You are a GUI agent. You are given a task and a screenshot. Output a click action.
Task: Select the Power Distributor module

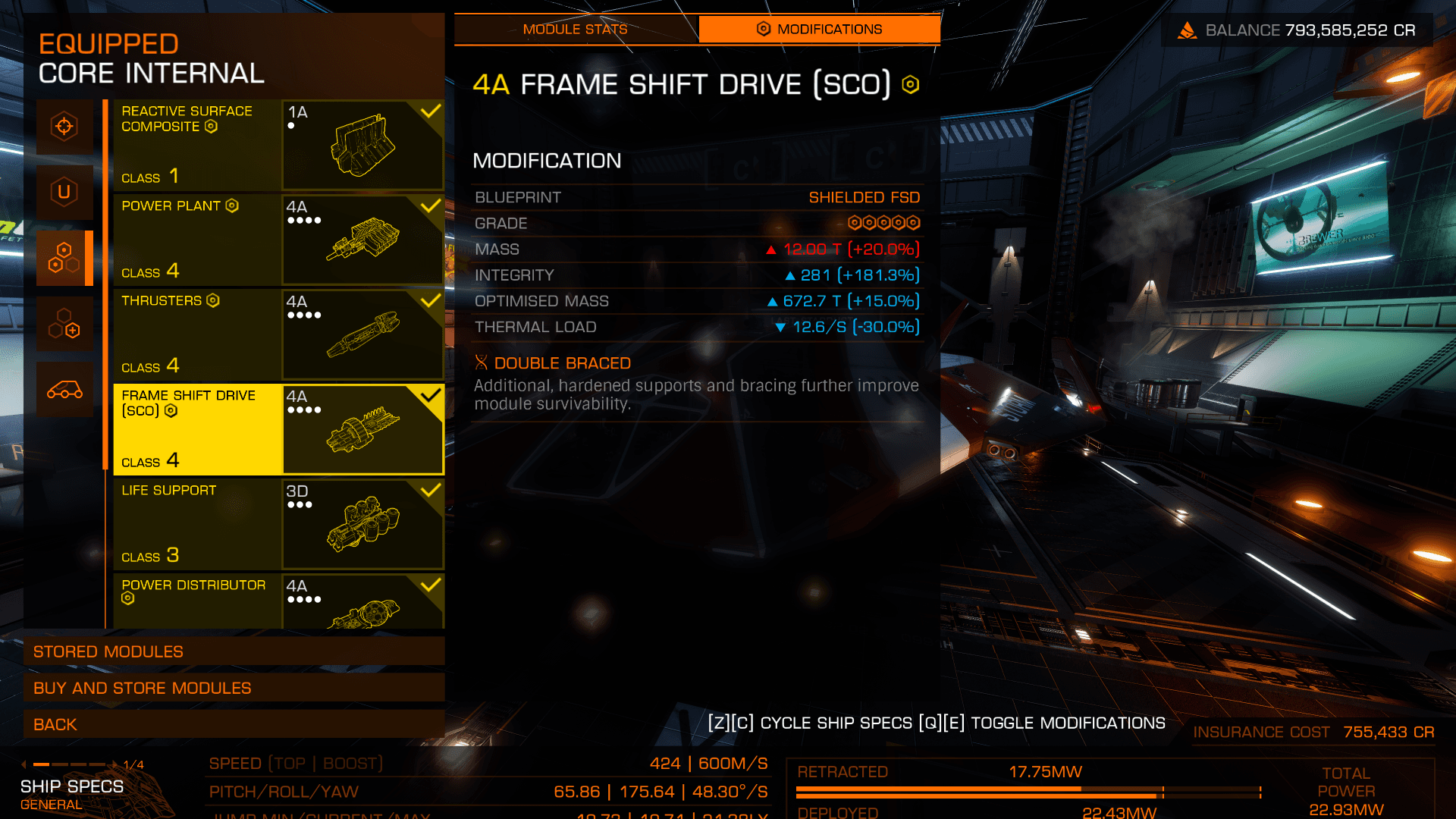[x=278, y=601]
